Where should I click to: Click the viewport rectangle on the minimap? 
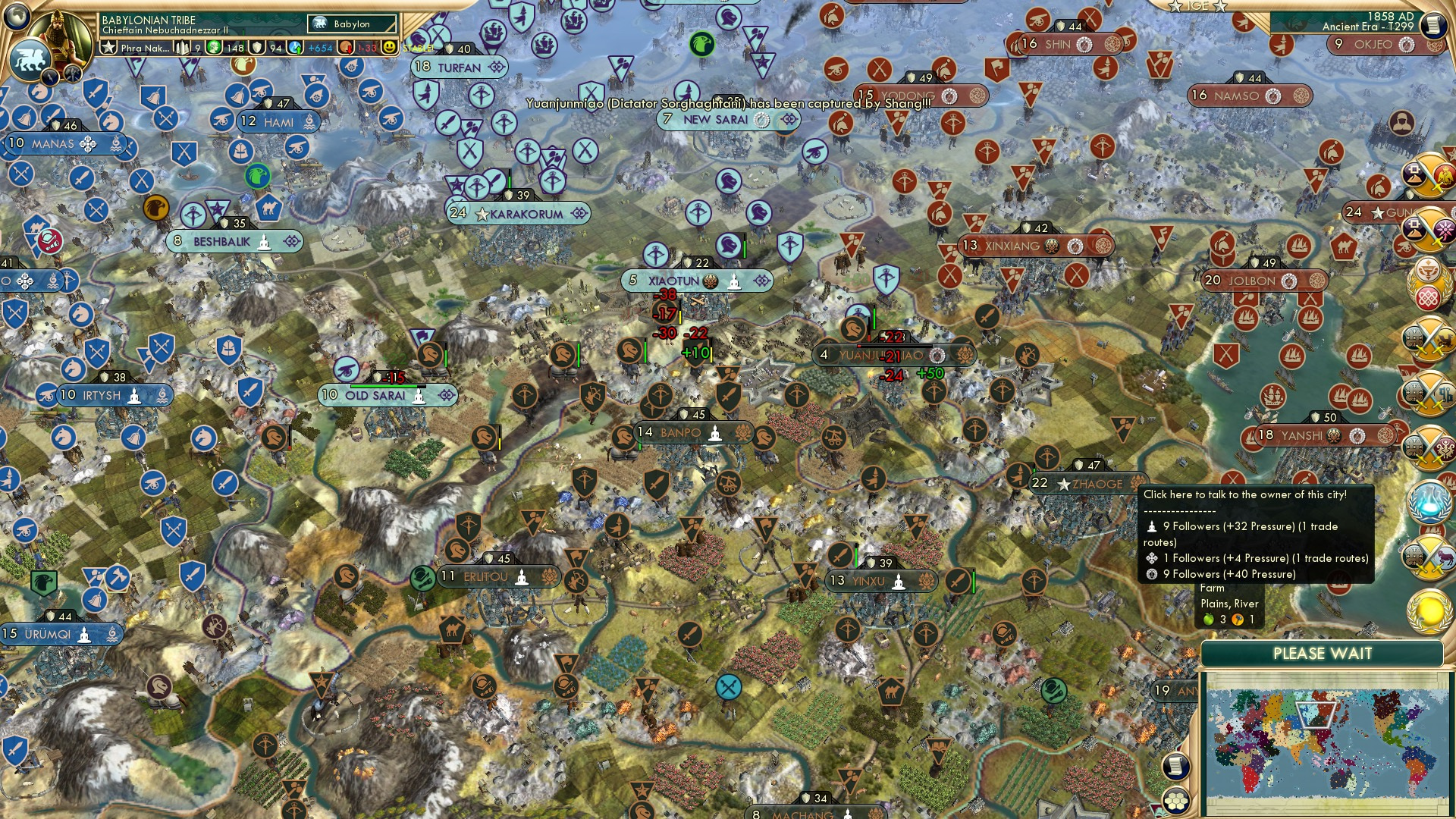pyautogui.click(x=1316, y=715)
